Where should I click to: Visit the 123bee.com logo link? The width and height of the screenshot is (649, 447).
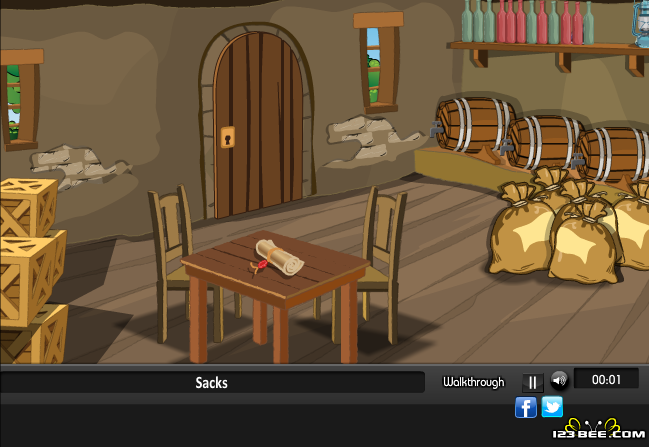606,432
